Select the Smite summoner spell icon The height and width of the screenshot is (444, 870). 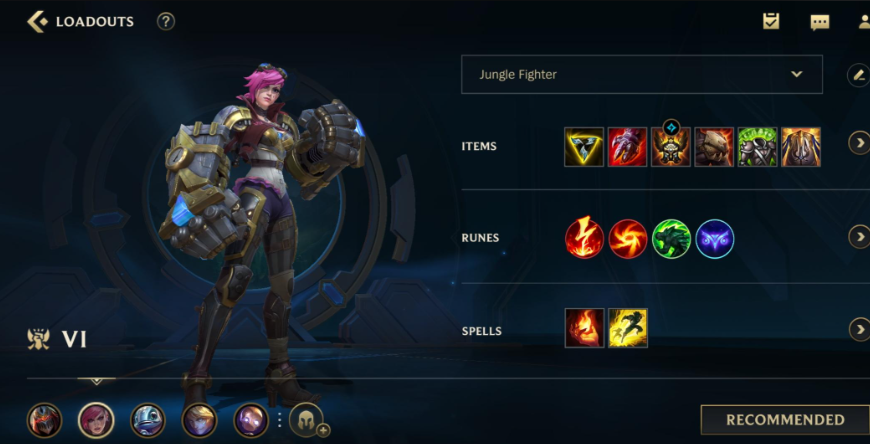click(x=584, y=328)
